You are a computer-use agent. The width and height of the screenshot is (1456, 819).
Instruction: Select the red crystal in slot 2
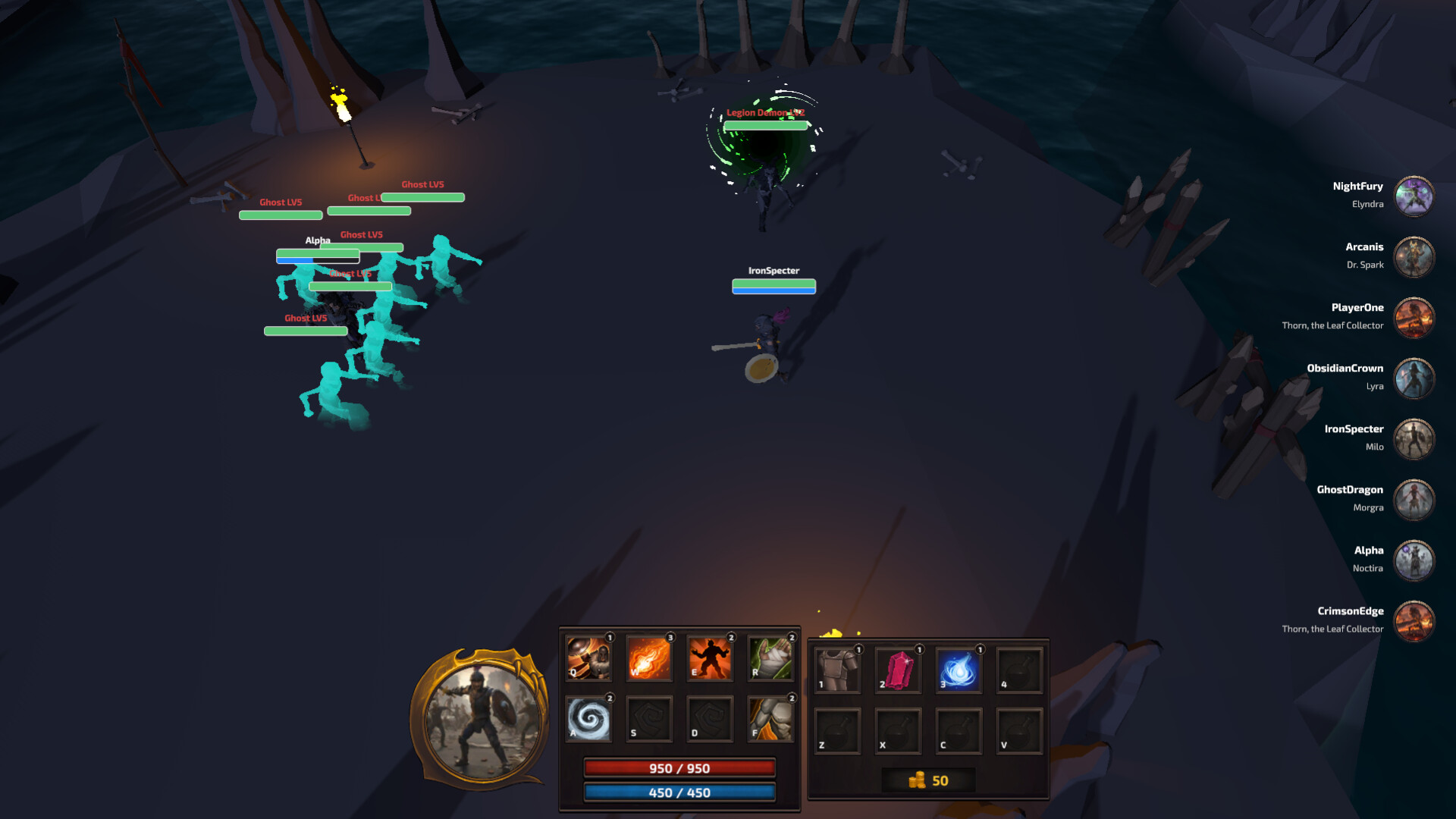tap(898, 670)
